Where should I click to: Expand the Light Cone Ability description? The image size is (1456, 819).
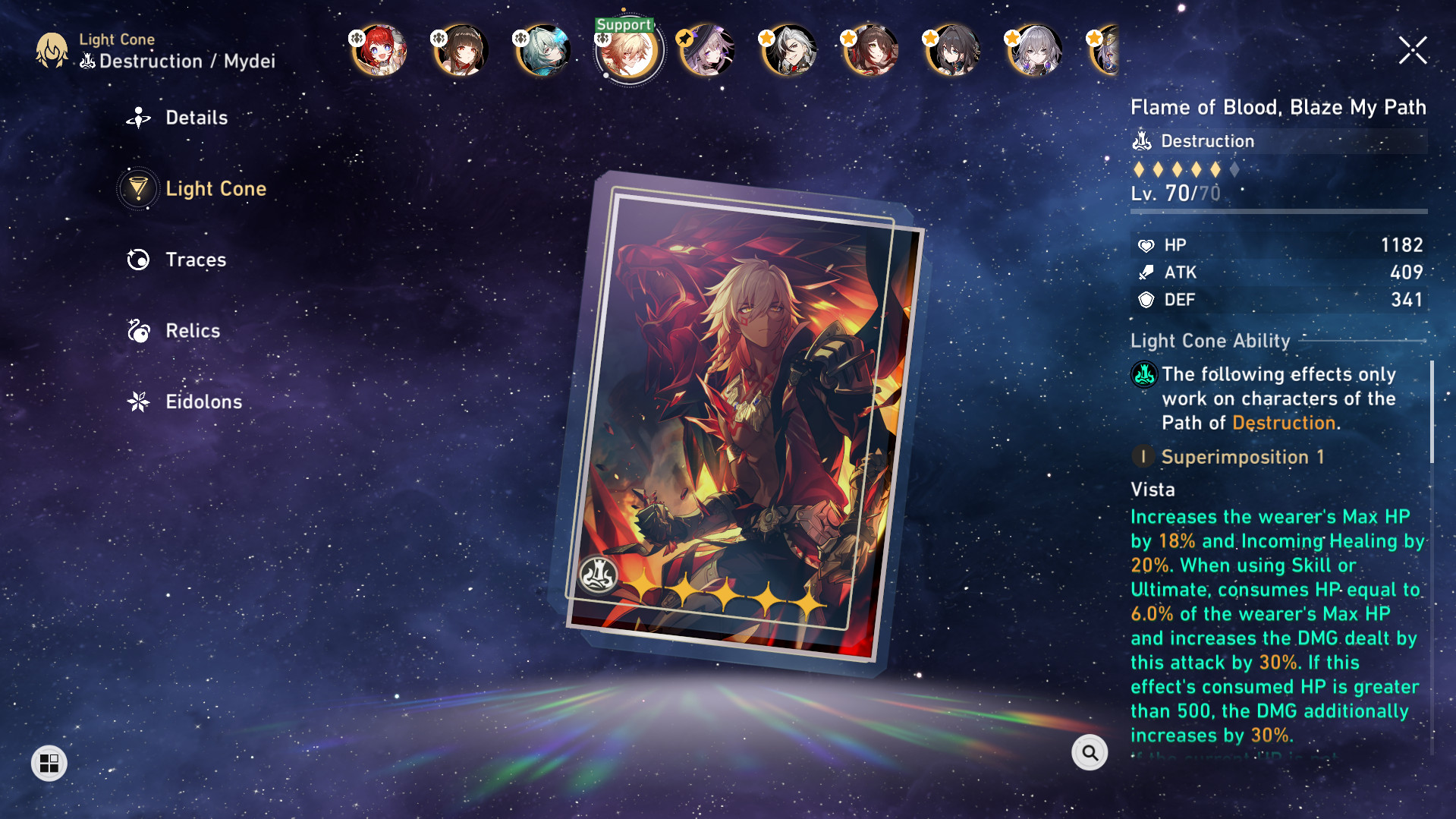tap(1210, 340)
